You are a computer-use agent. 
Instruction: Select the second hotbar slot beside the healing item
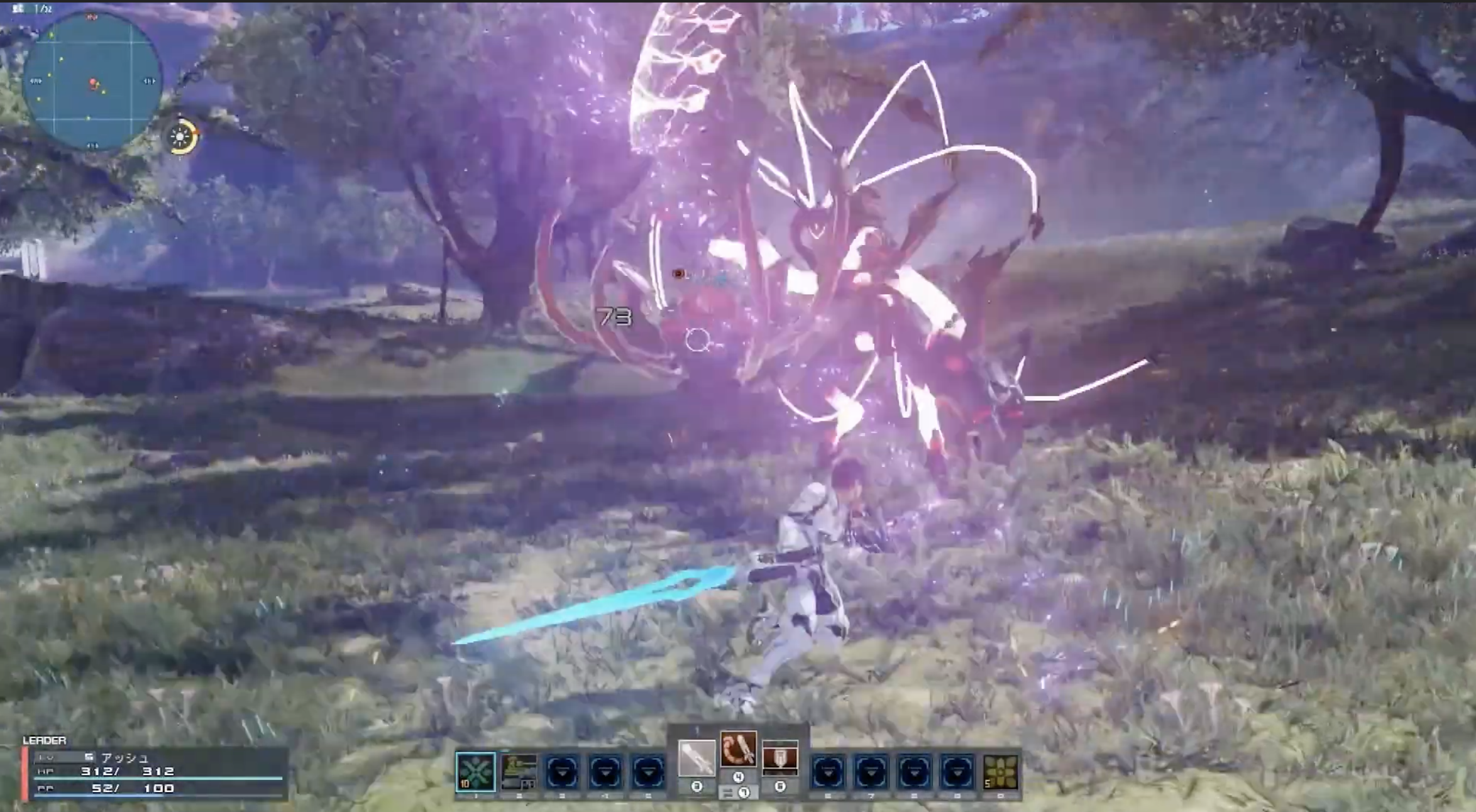(x=519, y=771)
